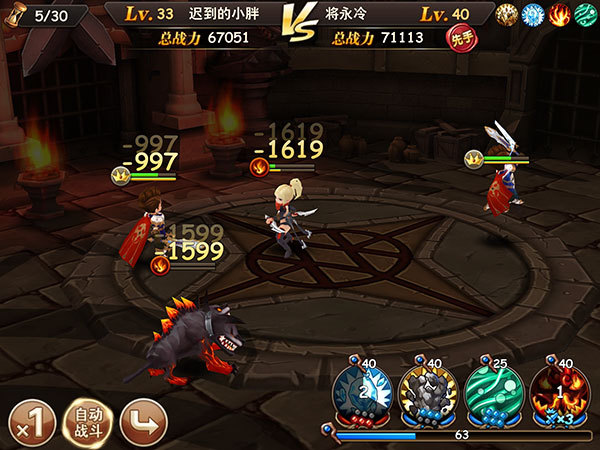
Task: Activate the ice crystal skill orb
Action: click(x=360, y=396)
